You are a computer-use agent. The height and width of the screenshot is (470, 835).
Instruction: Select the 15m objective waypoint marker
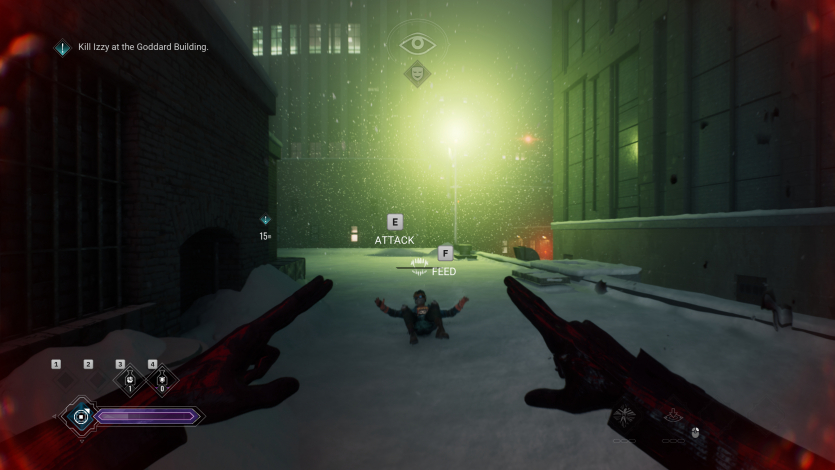pyautogui.click(x=265, y=220)
